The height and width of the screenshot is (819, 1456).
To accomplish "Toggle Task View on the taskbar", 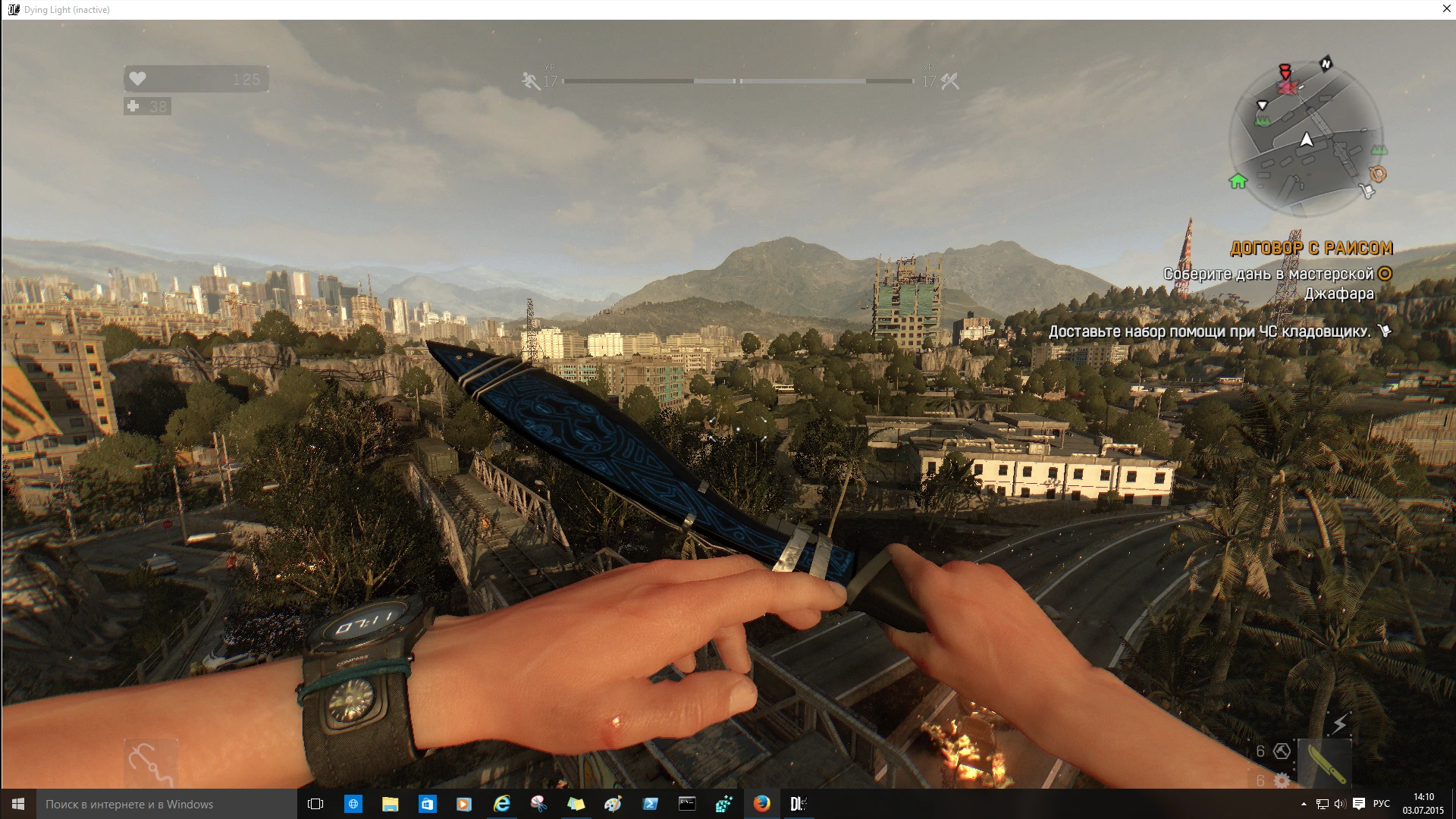I will (314, 804).
